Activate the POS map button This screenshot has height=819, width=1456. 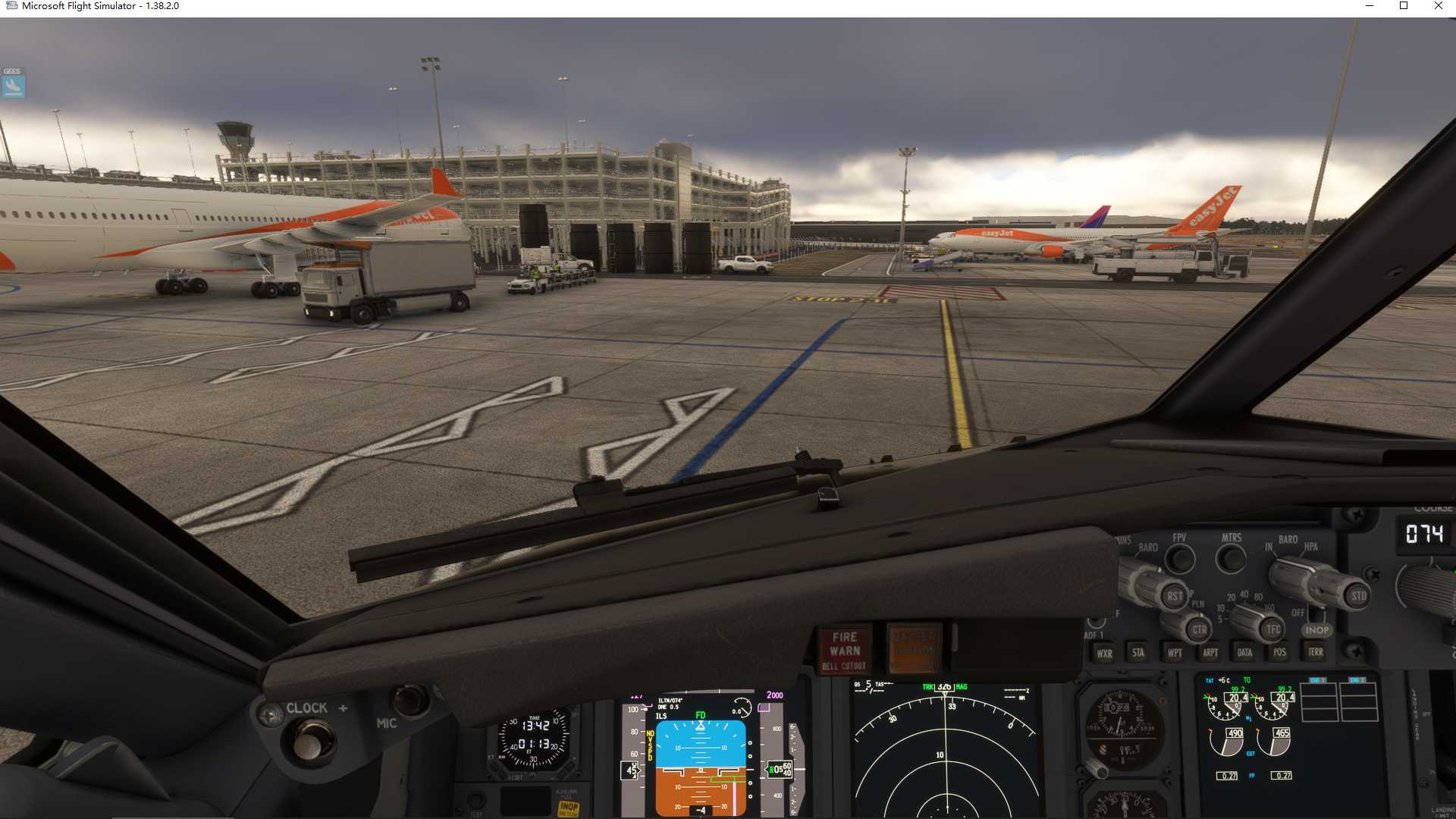[x=1280, y=652]
